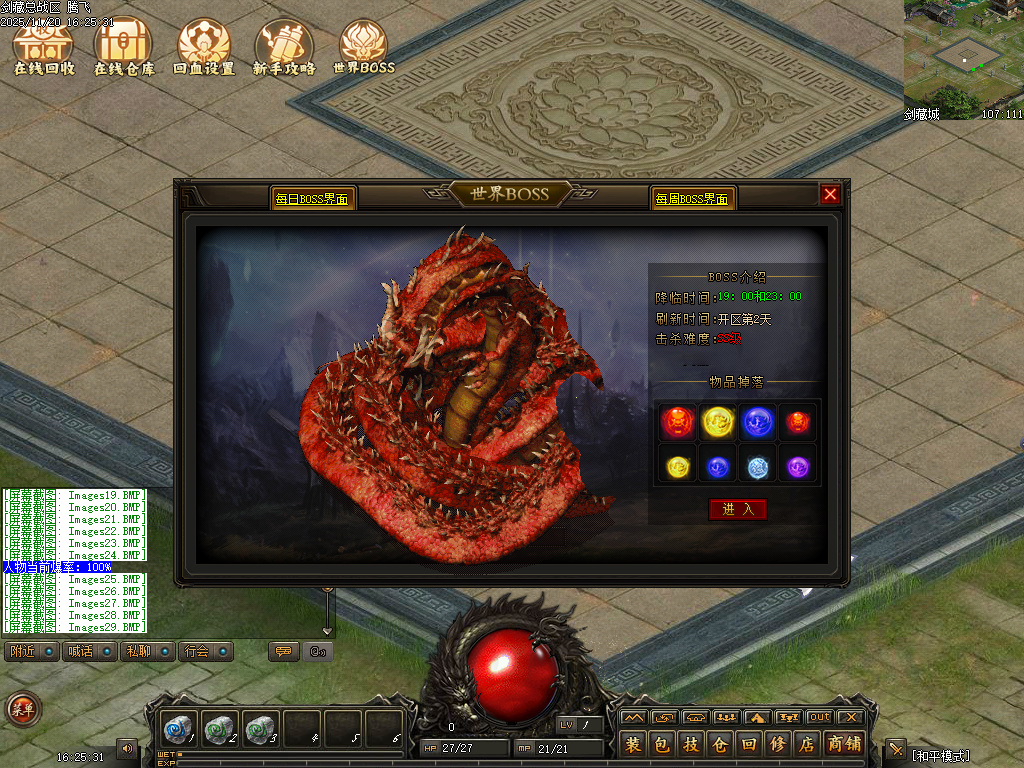Open the 在线仓库 online warehouse
The width and height of the screenshot is (1024, 768).
pyautogui.click(x=124, y=46)
